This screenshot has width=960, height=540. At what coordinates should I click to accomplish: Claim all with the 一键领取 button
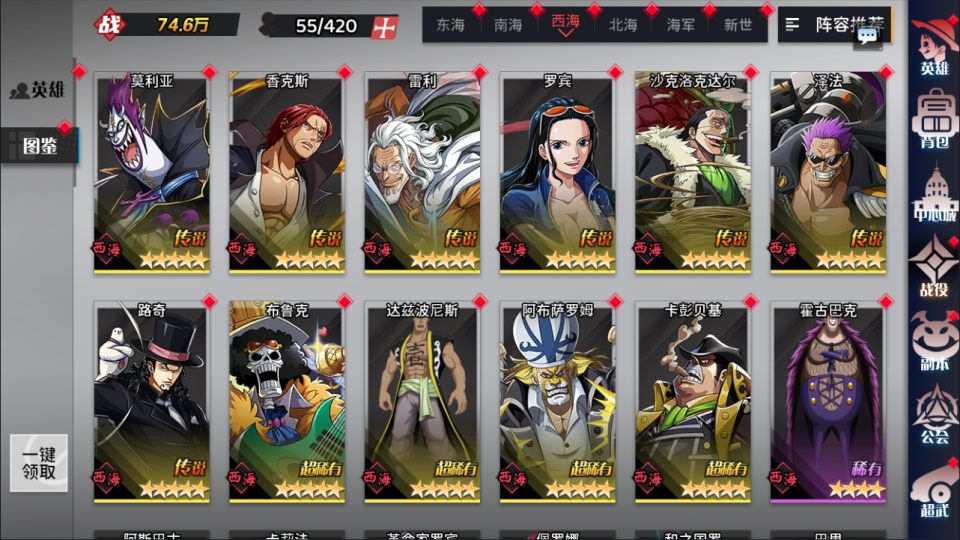coord(39,463)
